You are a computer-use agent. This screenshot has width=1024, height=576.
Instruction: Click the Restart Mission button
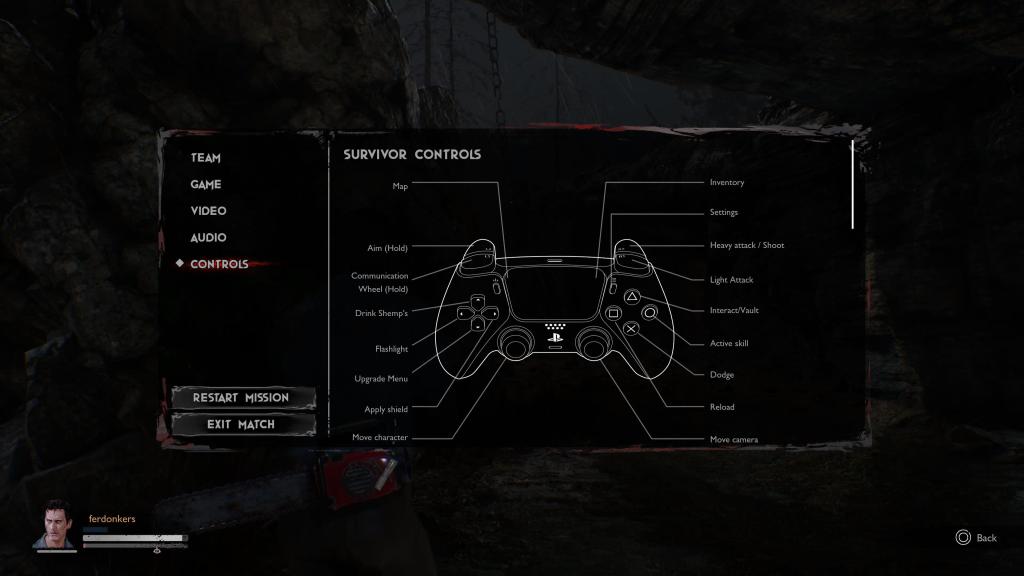pos(241,398)
